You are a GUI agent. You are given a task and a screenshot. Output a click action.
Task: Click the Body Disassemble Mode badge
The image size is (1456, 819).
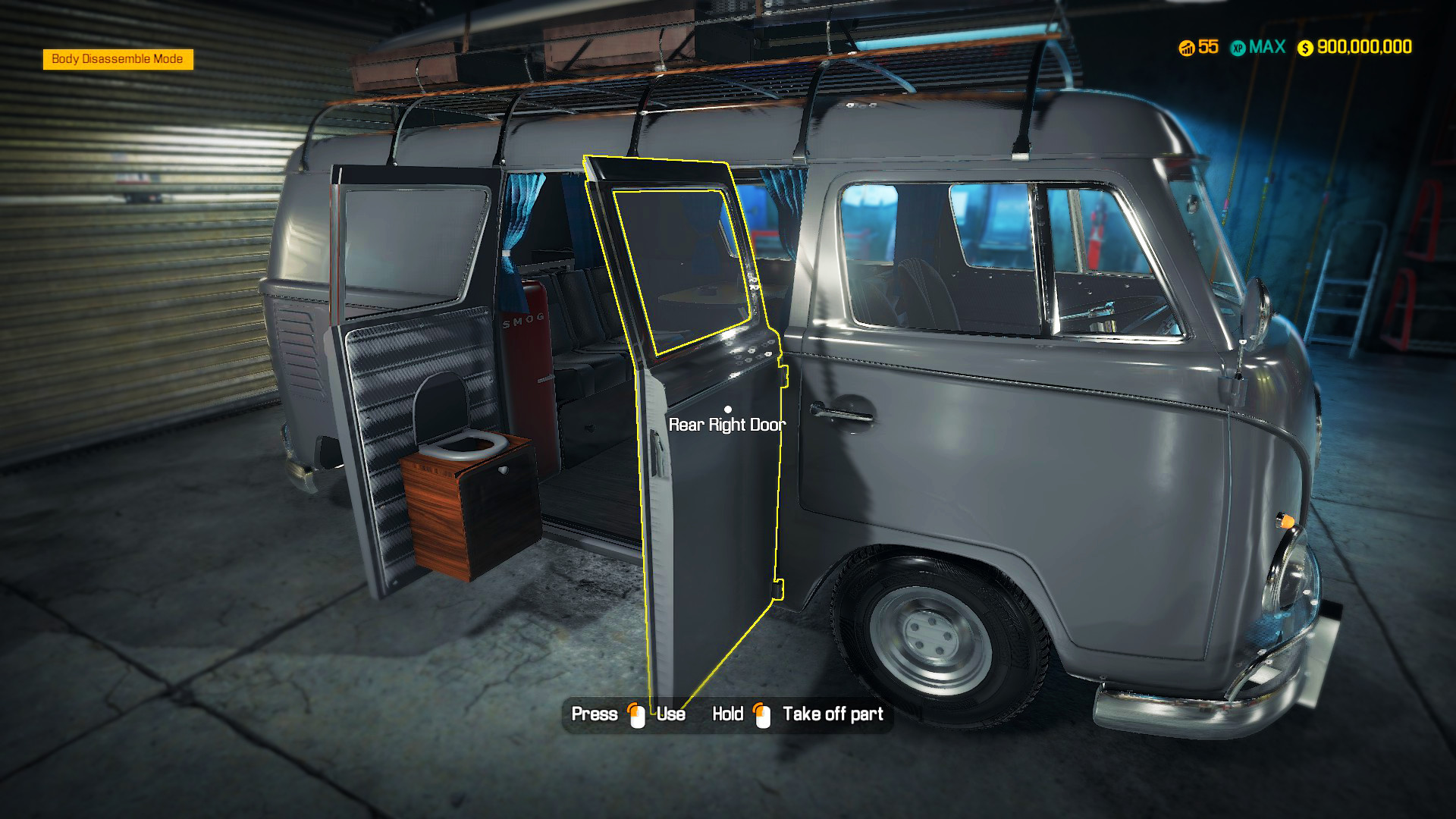(118, 59)
